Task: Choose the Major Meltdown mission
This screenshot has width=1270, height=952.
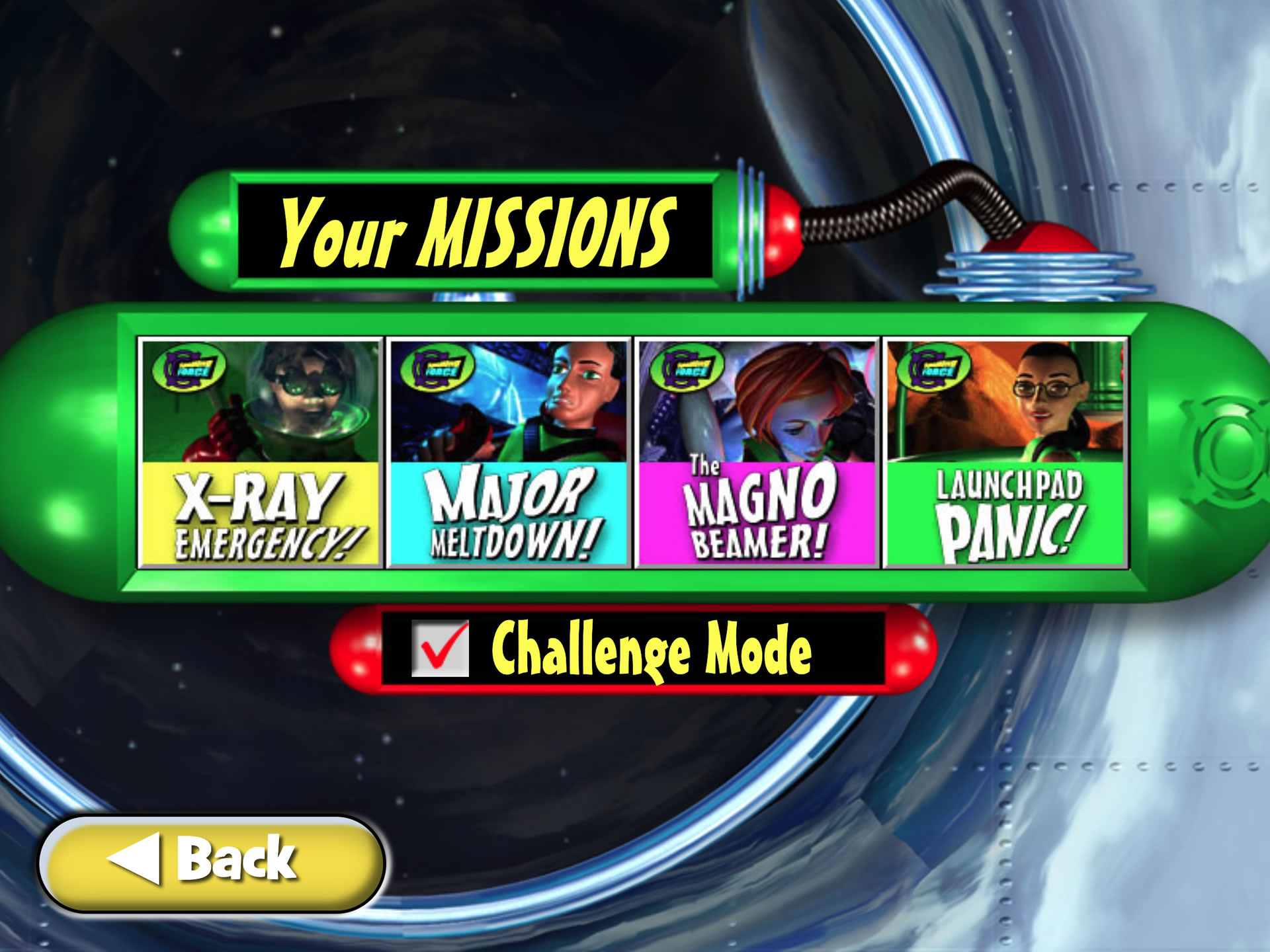Action: (508, 452)
